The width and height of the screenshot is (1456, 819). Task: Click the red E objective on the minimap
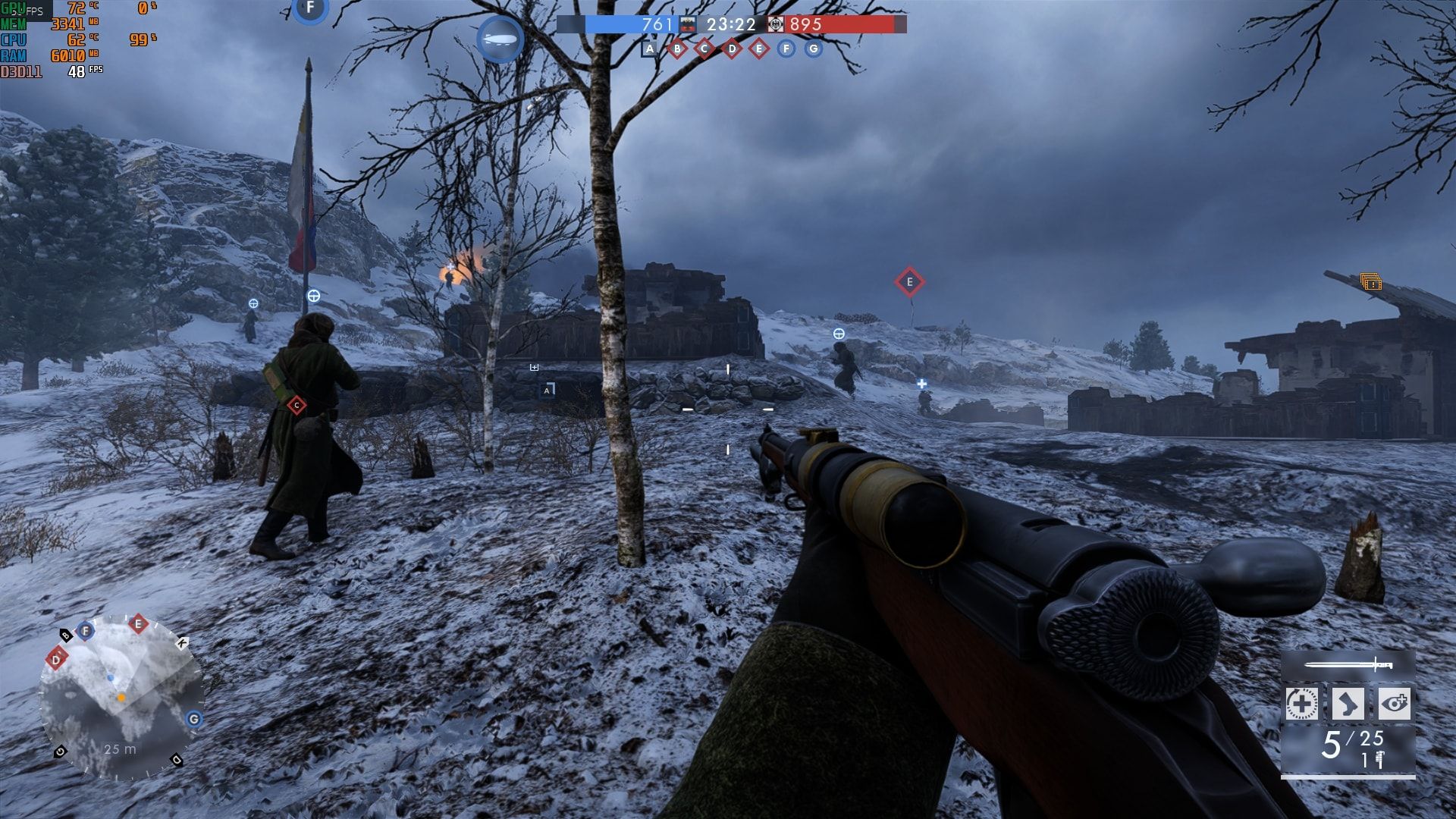(x=137, y=624)
